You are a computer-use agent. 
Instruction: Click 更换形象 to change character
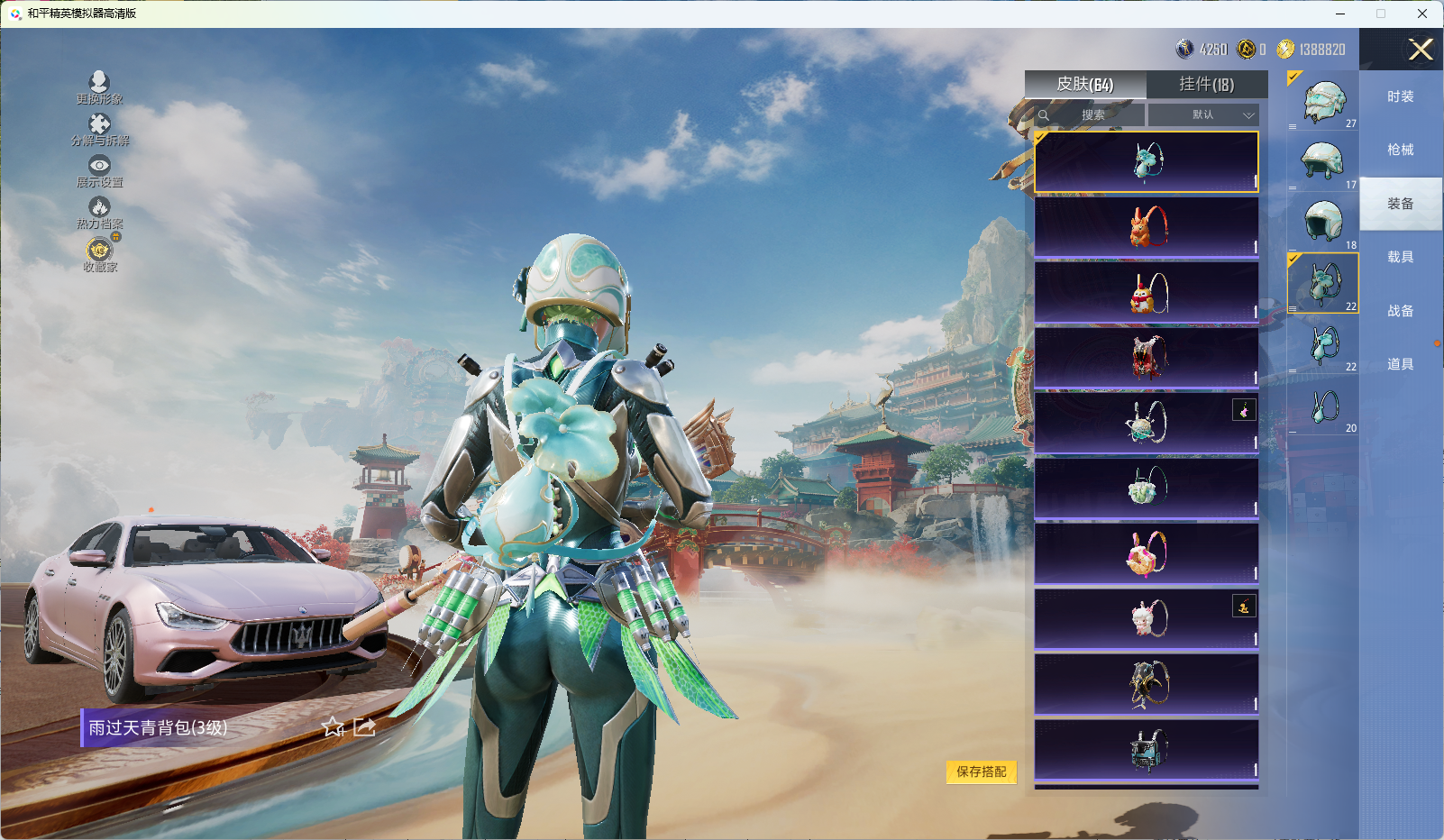[99, 87]
